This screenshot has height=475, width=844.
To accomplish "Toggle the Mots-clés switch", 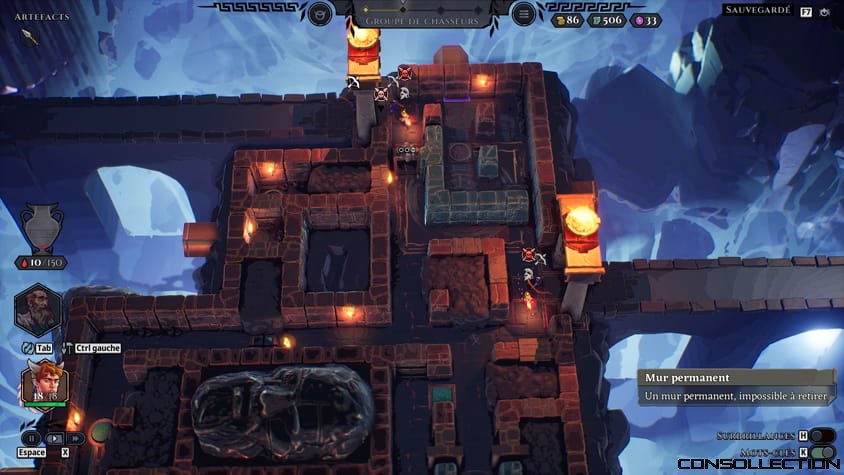I will (x=822, y=452).
